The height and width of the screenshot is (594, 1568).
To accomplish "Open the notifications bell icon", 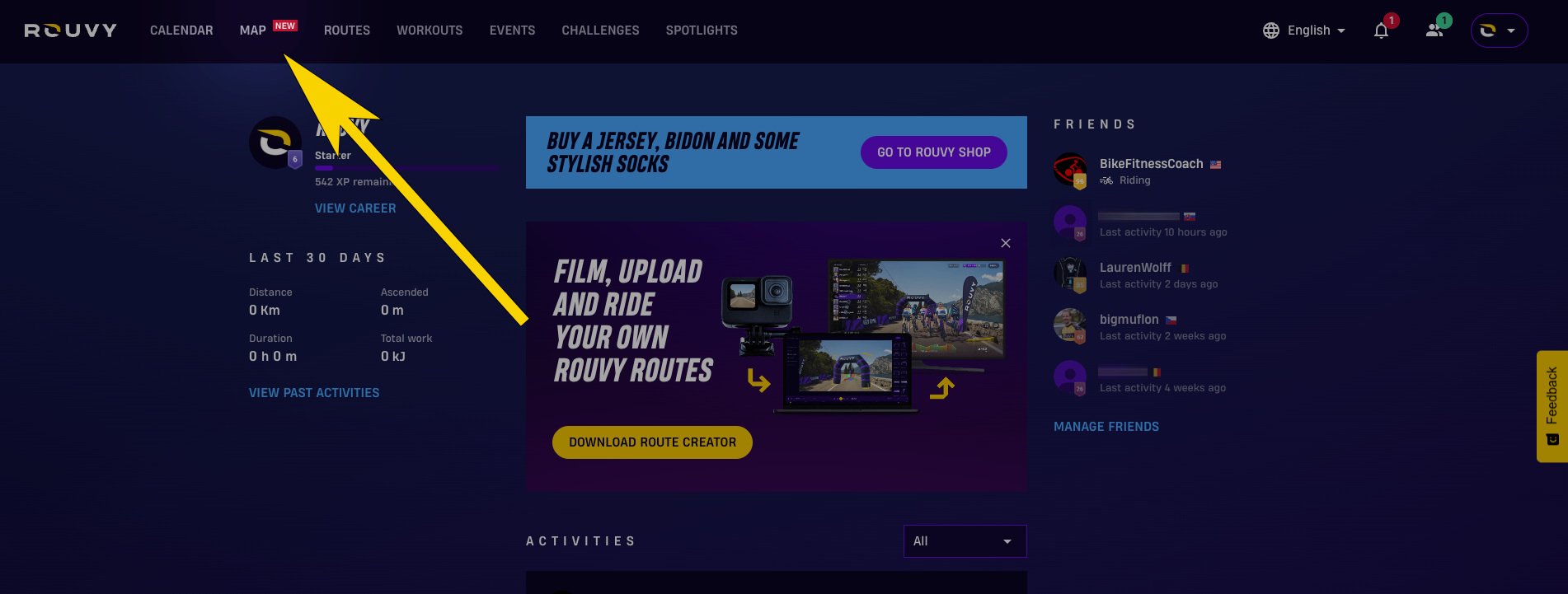I will (x=1382, y=30).
